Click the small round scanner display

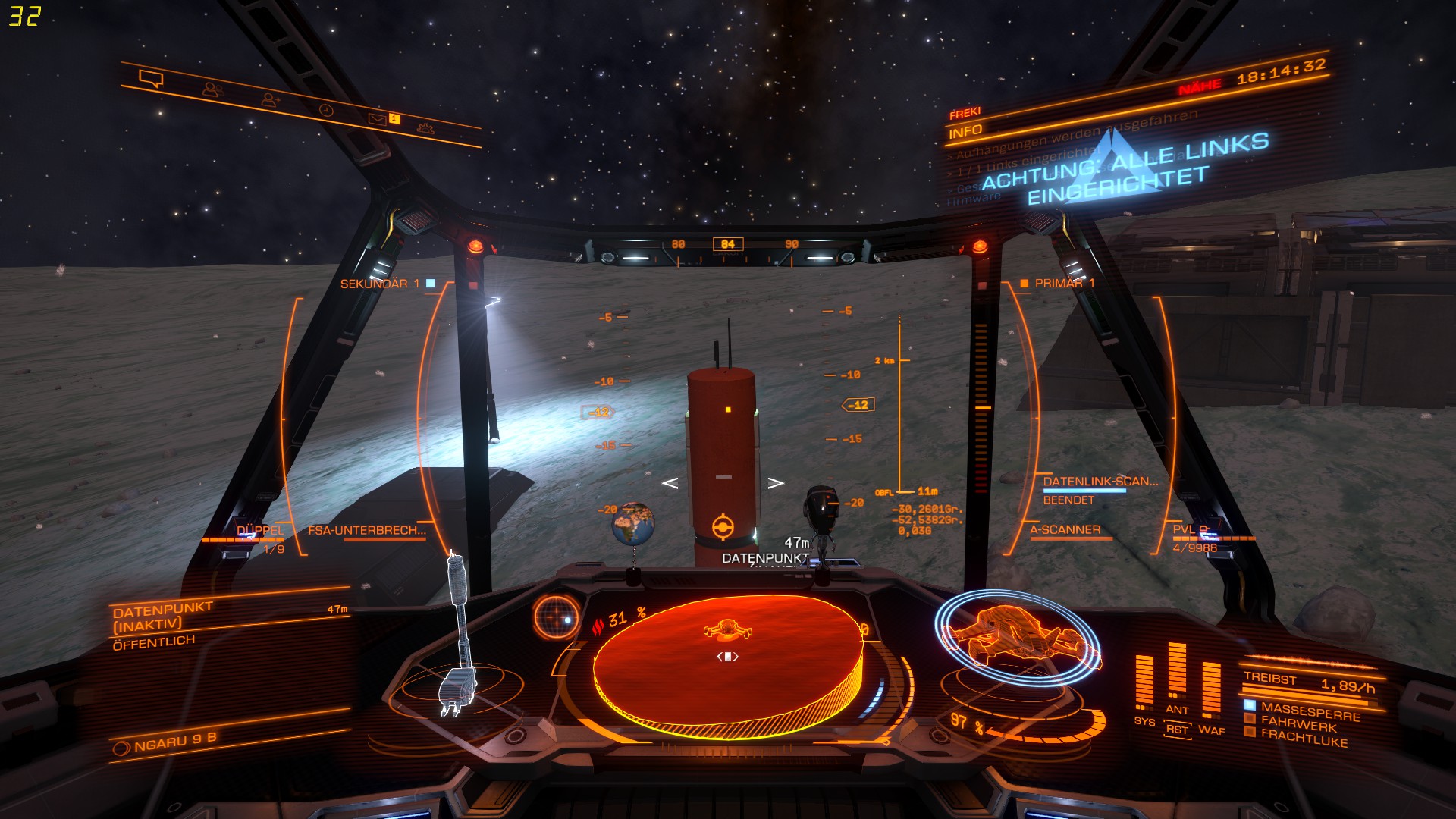coord(557,616)
